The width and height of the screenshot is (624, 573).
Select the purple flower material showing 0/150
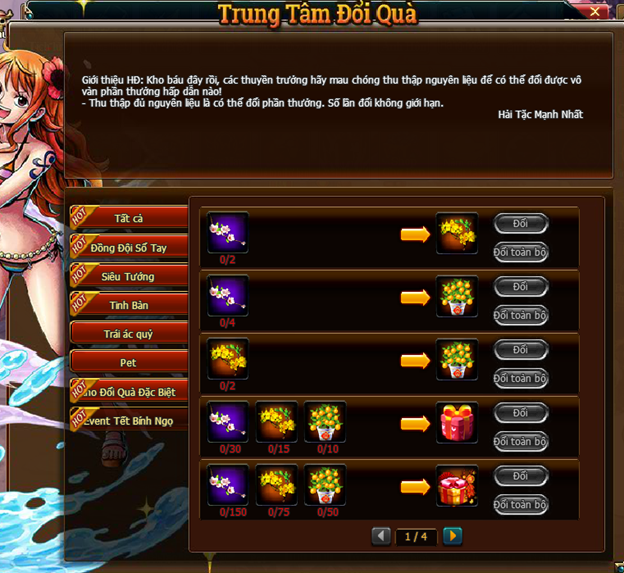(x=227, y=484)
